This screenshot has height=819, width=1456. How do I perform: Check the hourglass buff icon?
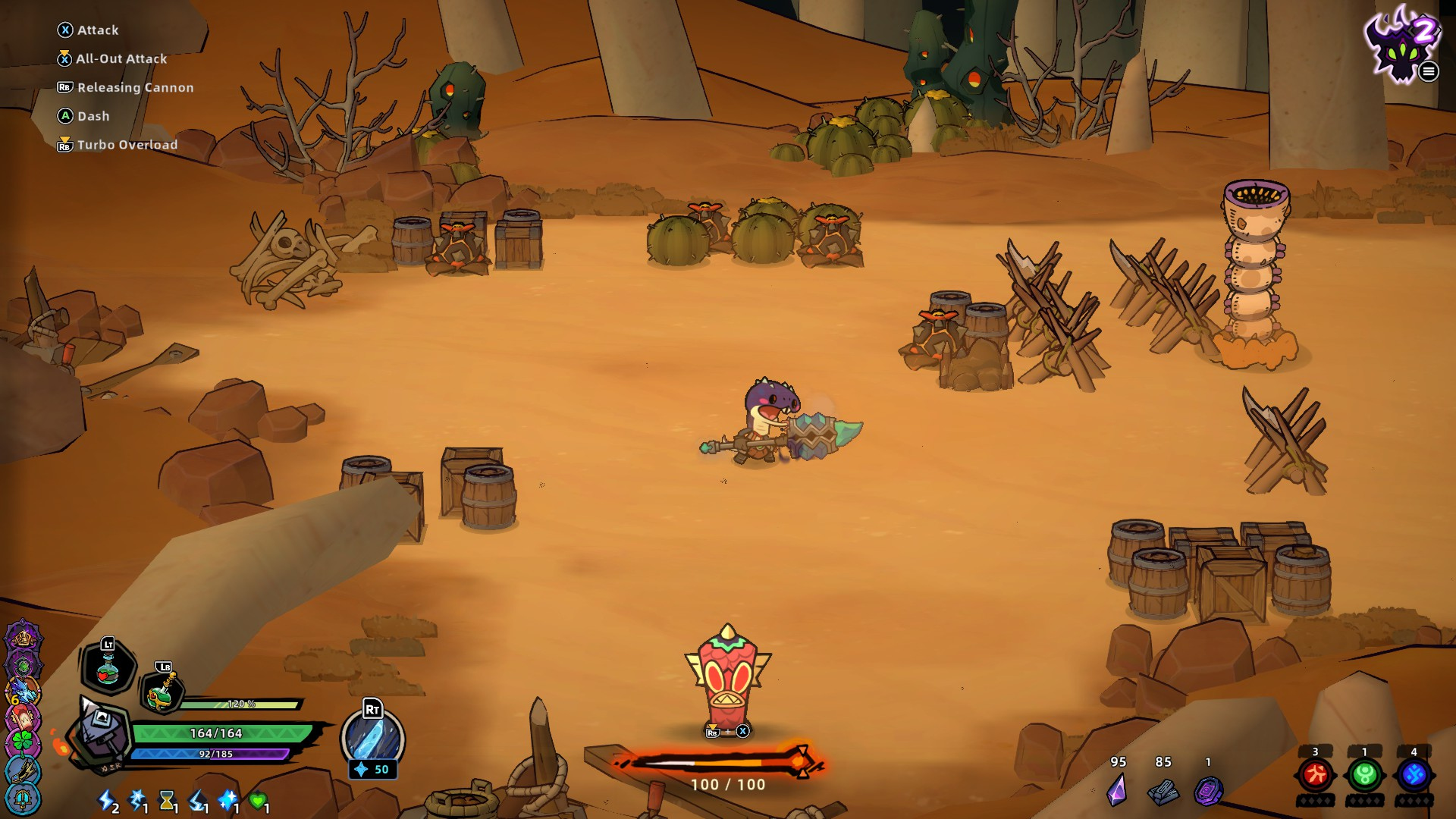pos(167,800)
